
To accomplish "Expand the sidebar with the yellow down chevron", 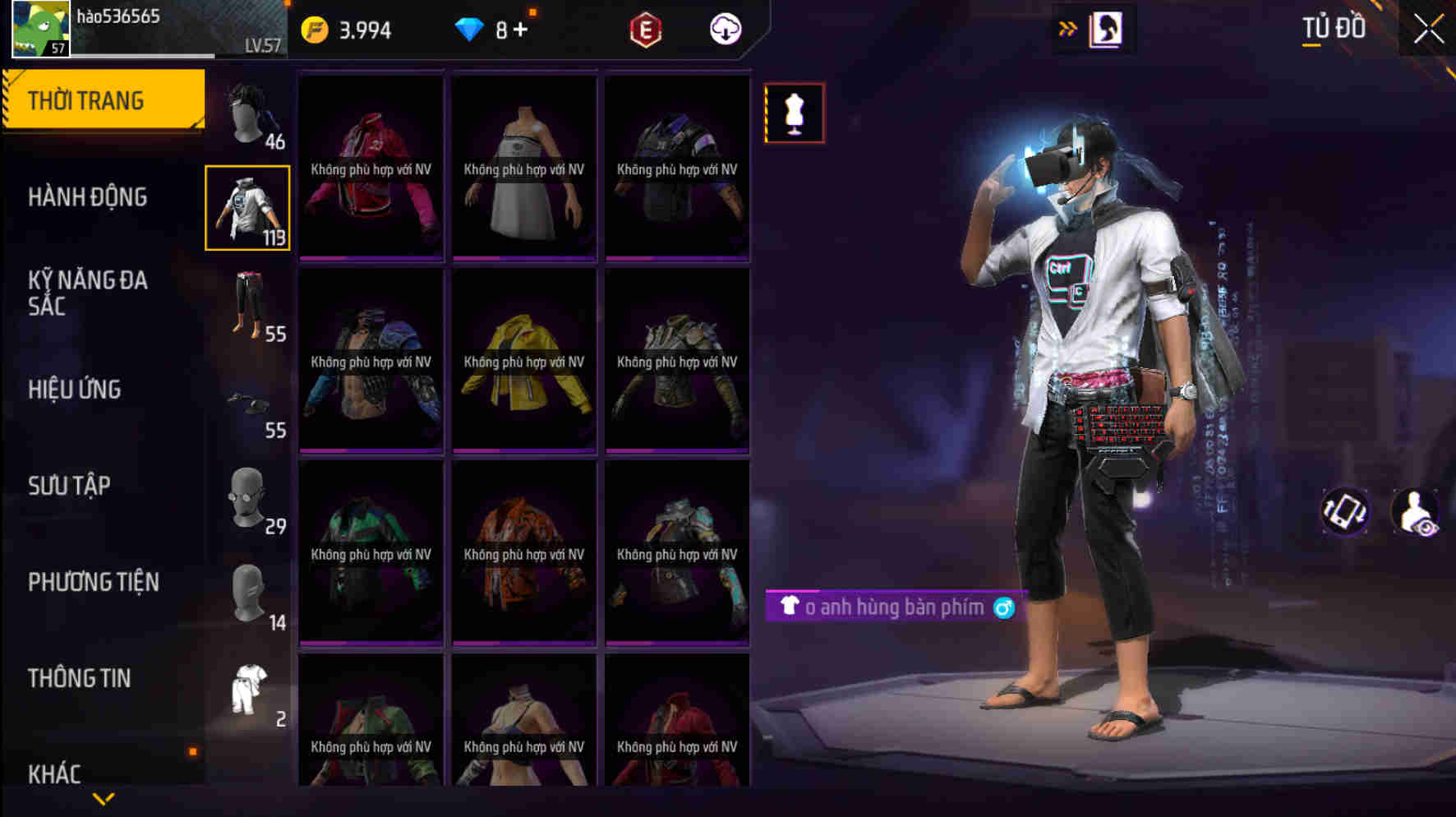I will click(x=104, y=798).
